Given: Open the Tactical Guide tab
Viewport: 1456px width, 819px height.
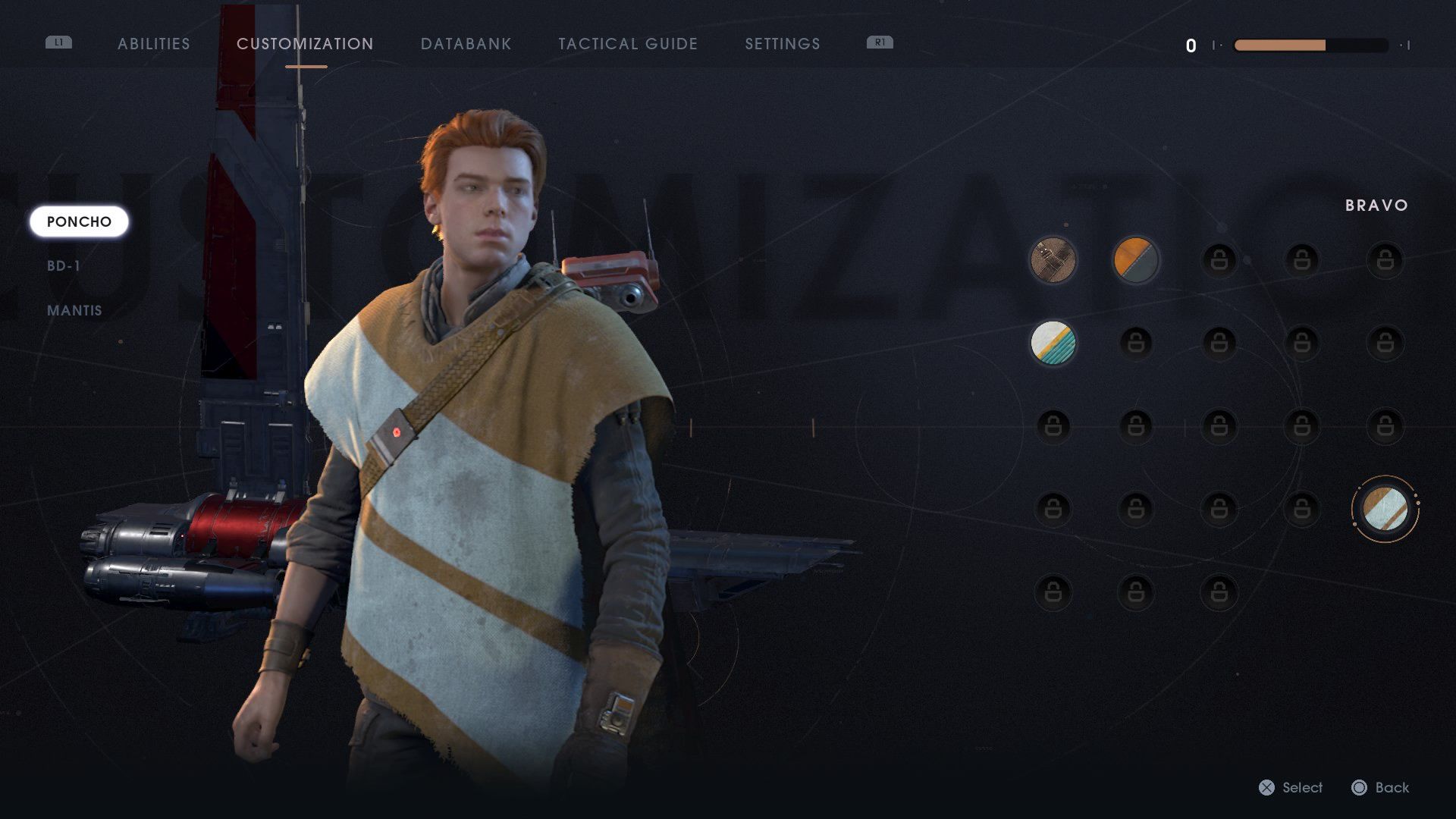Looking at the screenshot, I should click(x=627, y=44).
